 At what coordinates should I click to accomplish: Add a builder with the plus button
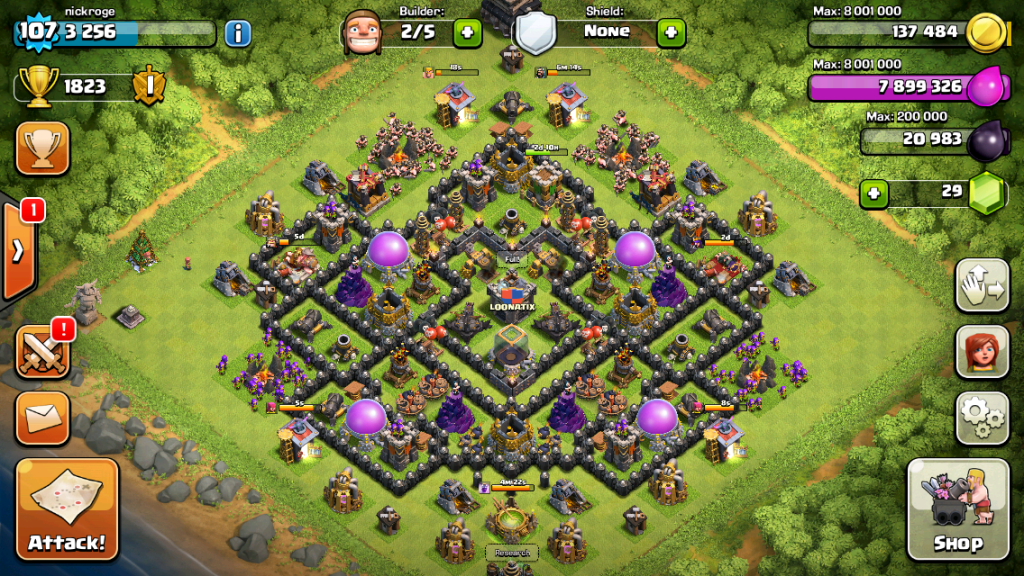tap(467, 33)
